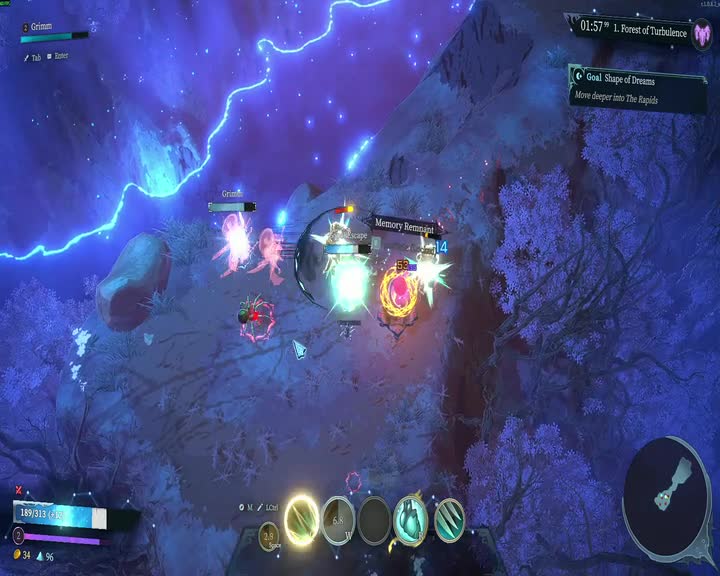Trigger the teal claw slash ability
Image resolution: width=720 pixels, height=576 pixels.
(449, 518)
